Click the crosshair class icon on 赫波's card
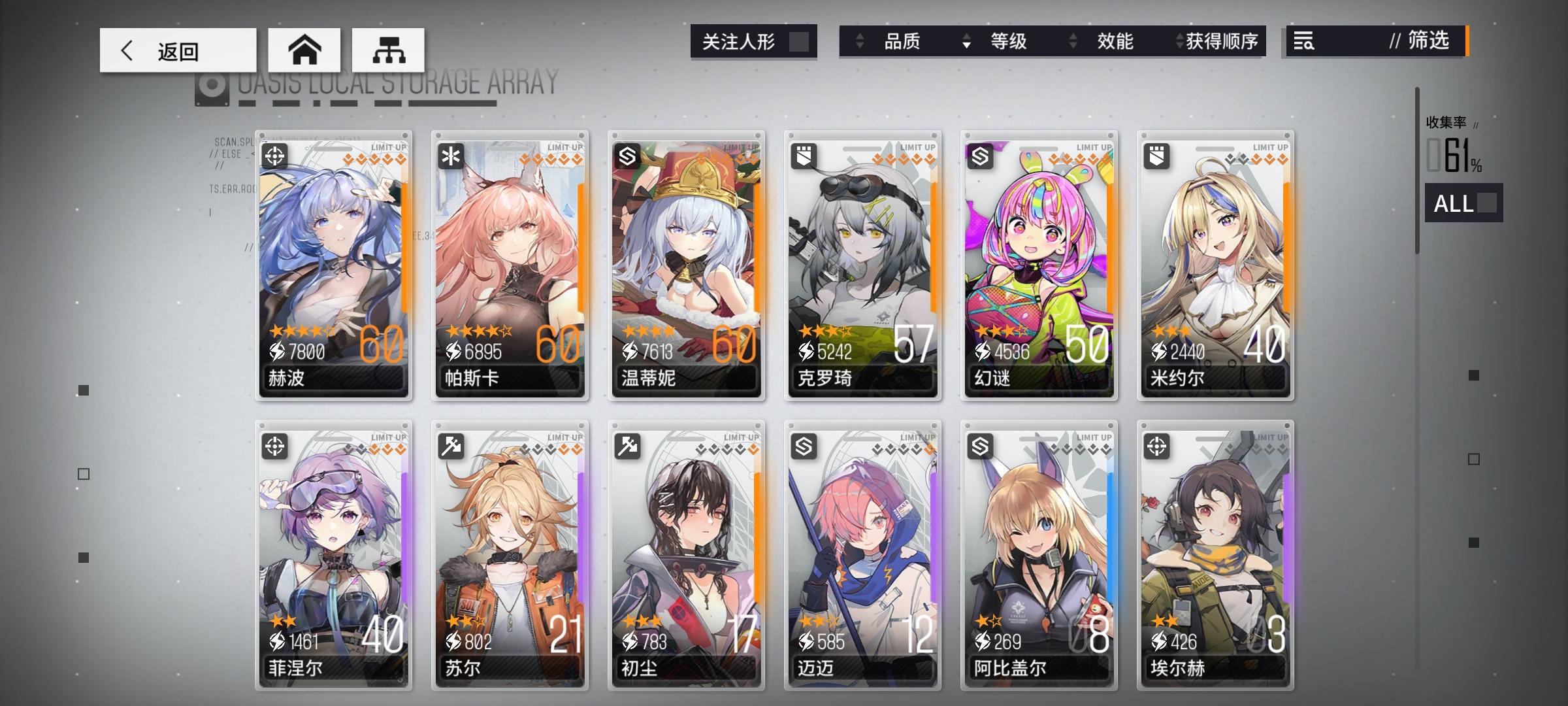Screen dimensions: 1568x706 [276, 157]
